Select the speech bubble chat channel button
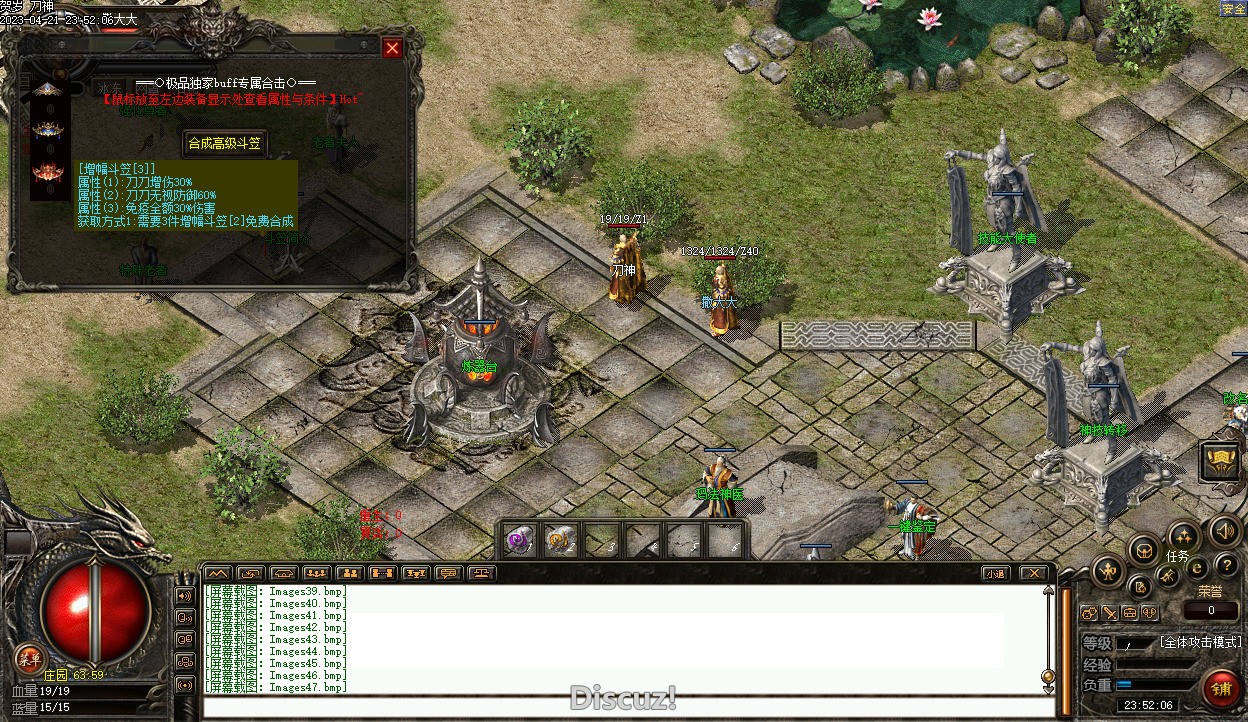The width and height of the screenshot is (1248, 722). coord(448,573)
